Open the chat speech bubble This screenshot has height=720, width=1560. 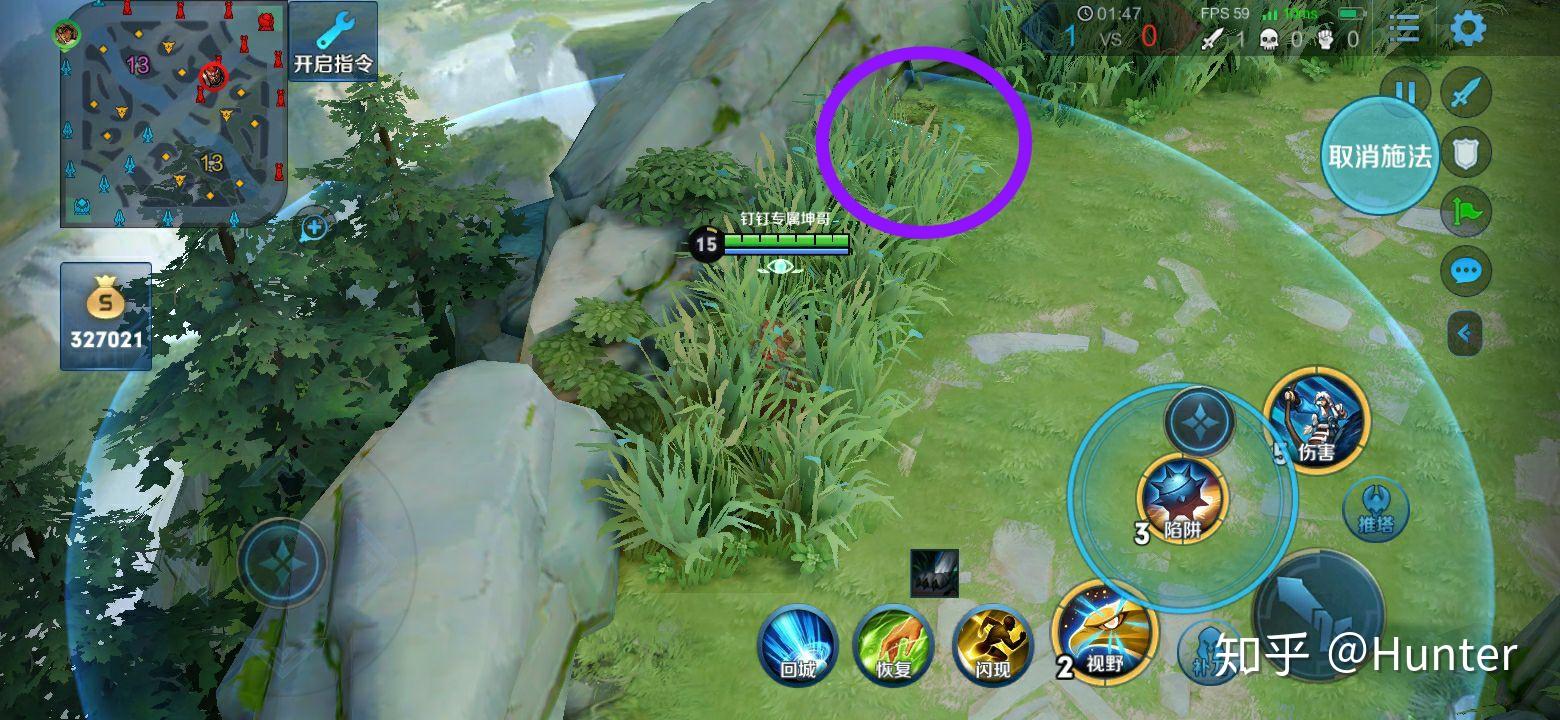tap(1466, 271)
